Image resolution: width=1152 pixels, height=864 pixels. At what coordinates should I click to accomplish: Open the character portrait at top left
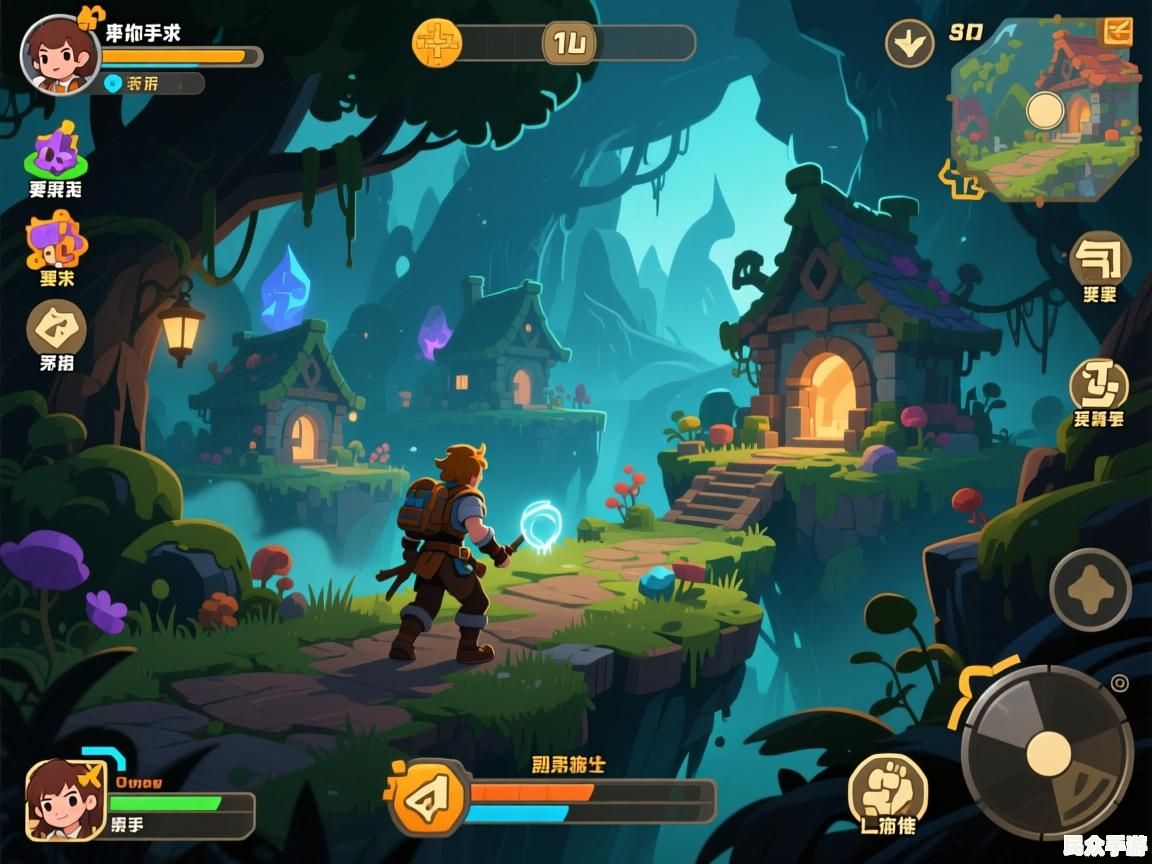point(60,55)
